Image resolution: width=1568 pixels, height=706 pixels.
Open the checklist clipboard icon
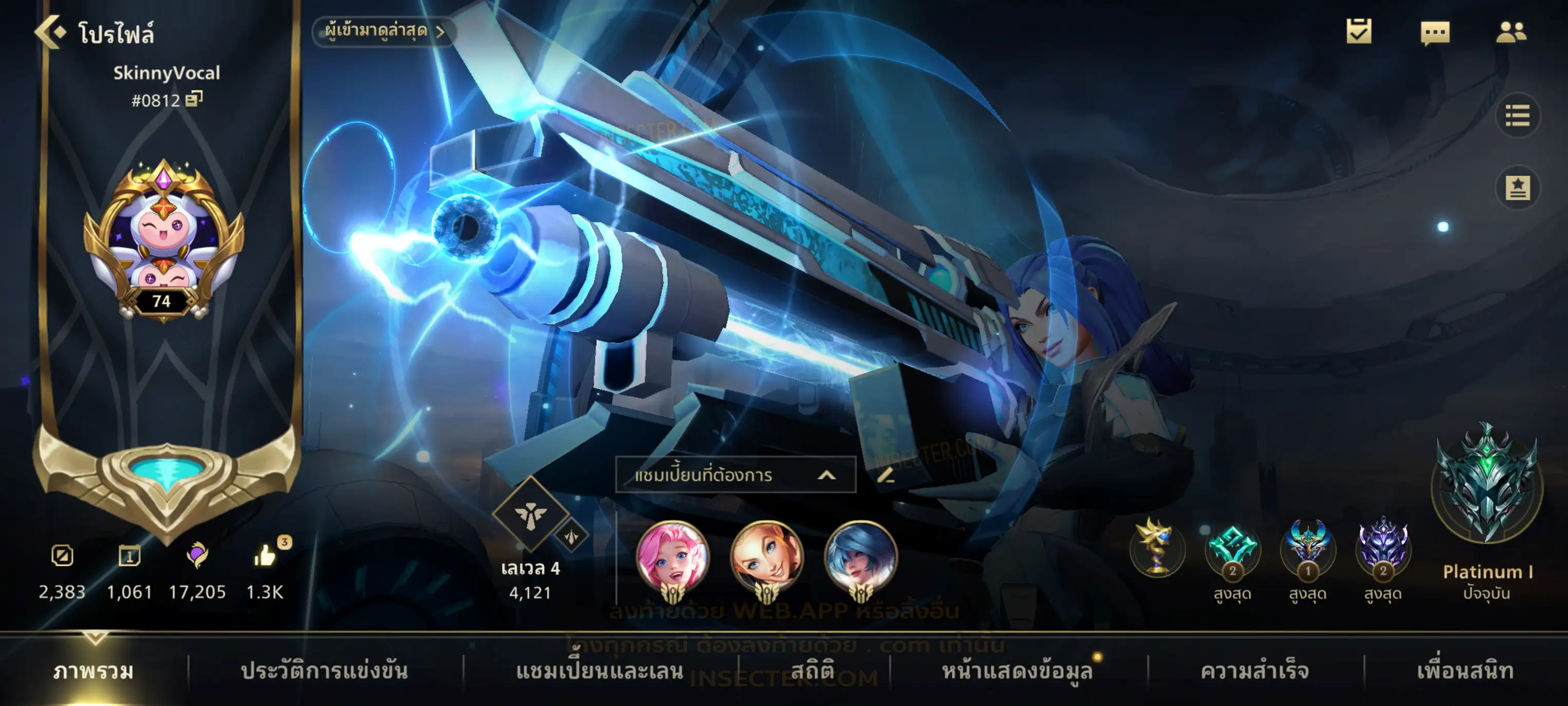[x=1359, y=32]
